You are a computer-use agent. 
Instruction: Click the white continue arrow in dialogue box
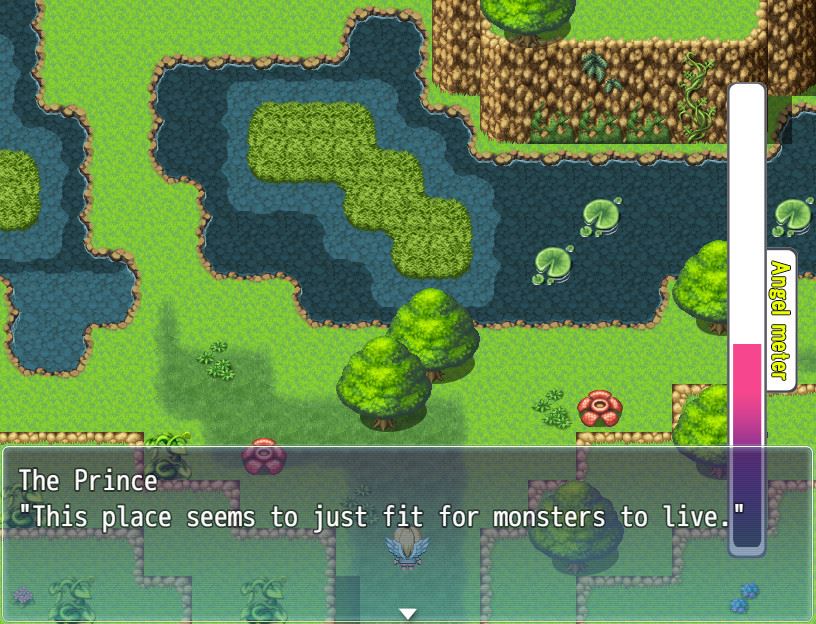407,613
